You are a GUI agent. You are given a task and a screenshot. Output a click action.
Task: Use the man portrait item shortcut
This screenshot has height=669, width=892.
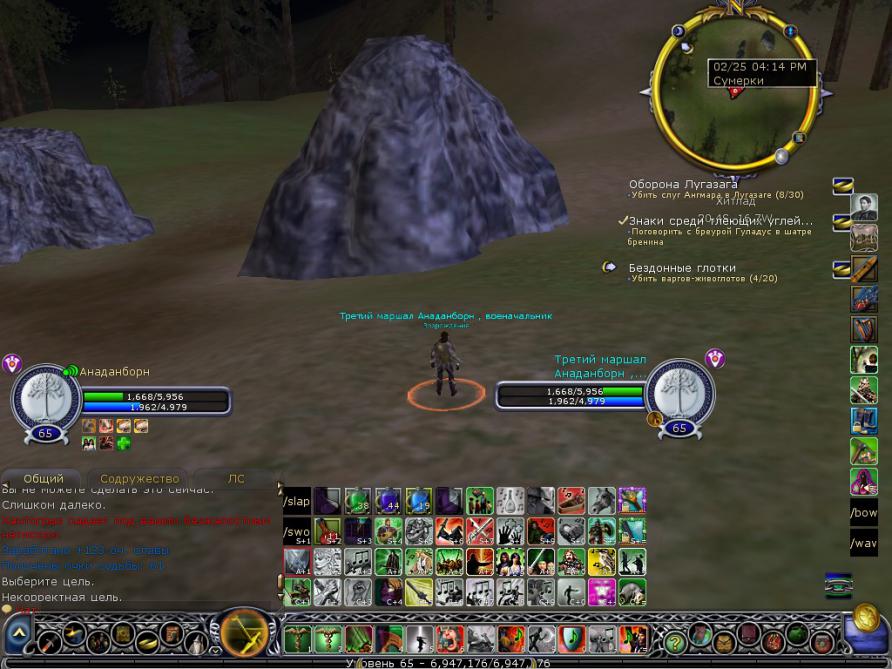click(x=863, y=207)
